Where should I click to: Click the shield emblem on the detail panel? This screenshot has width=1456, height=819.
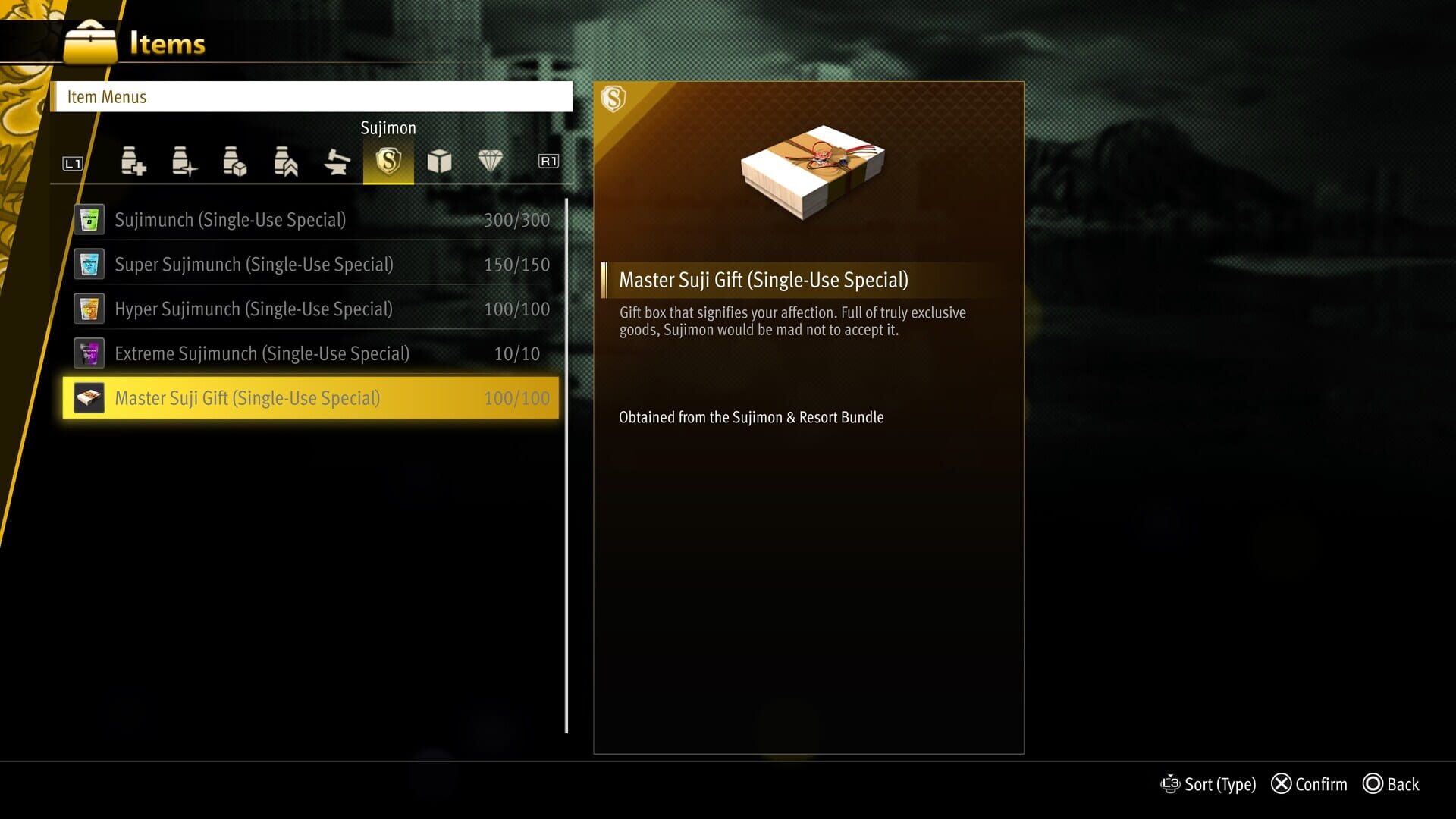(614, 99)
